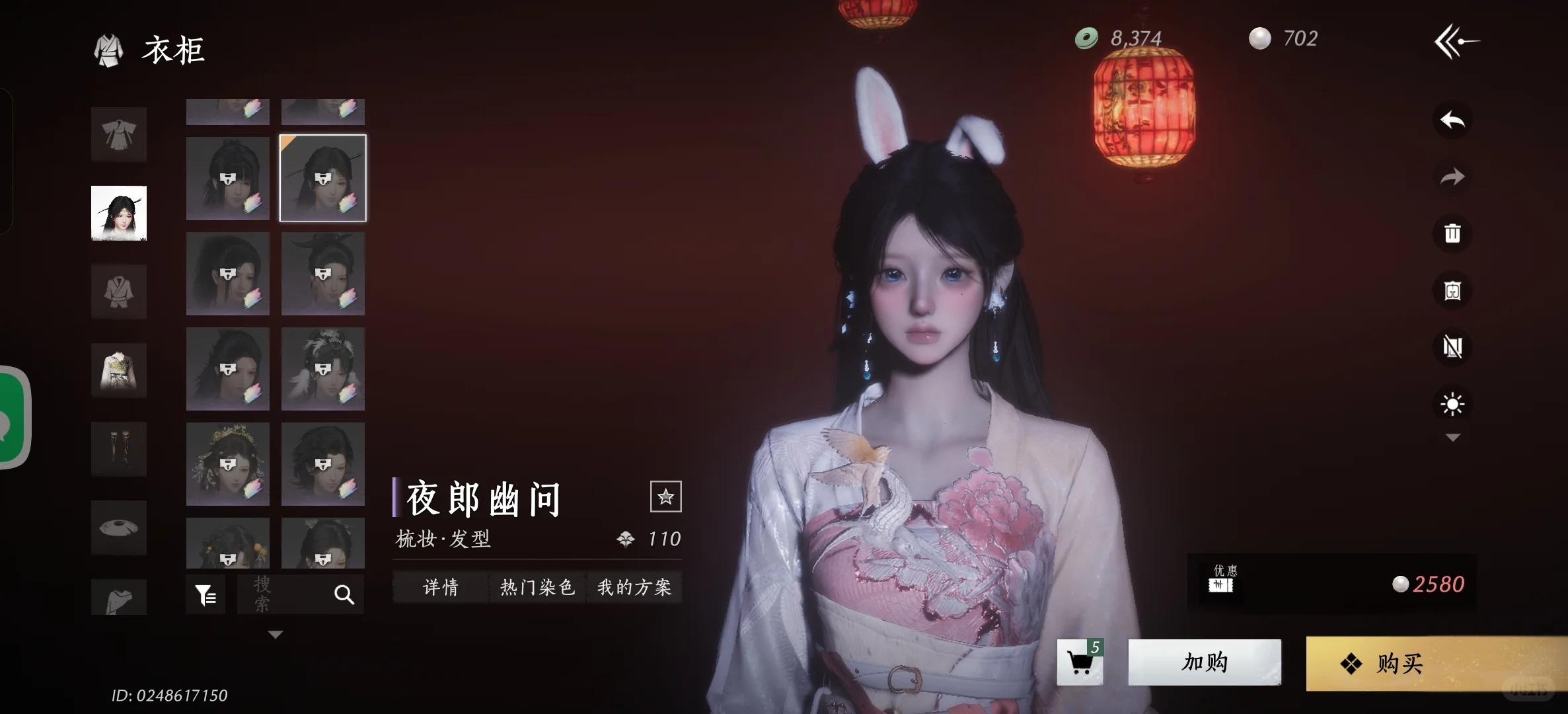Viewport: 1568px width, 714px height.
Task: Click the wardrobe coupon 优惠 icon
Action: tap(1220, 582)
